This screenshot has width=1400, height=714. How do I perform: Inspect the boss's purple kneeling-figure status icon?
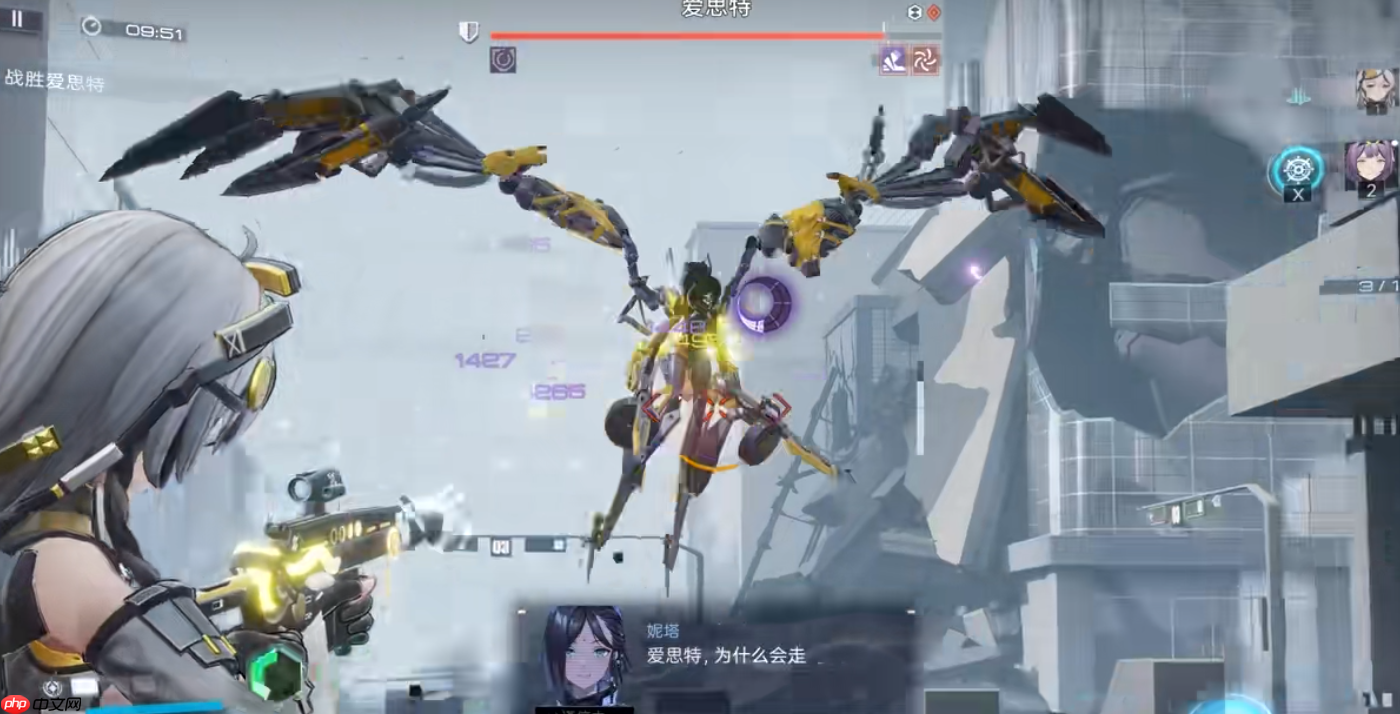click(x=893, y=60)
